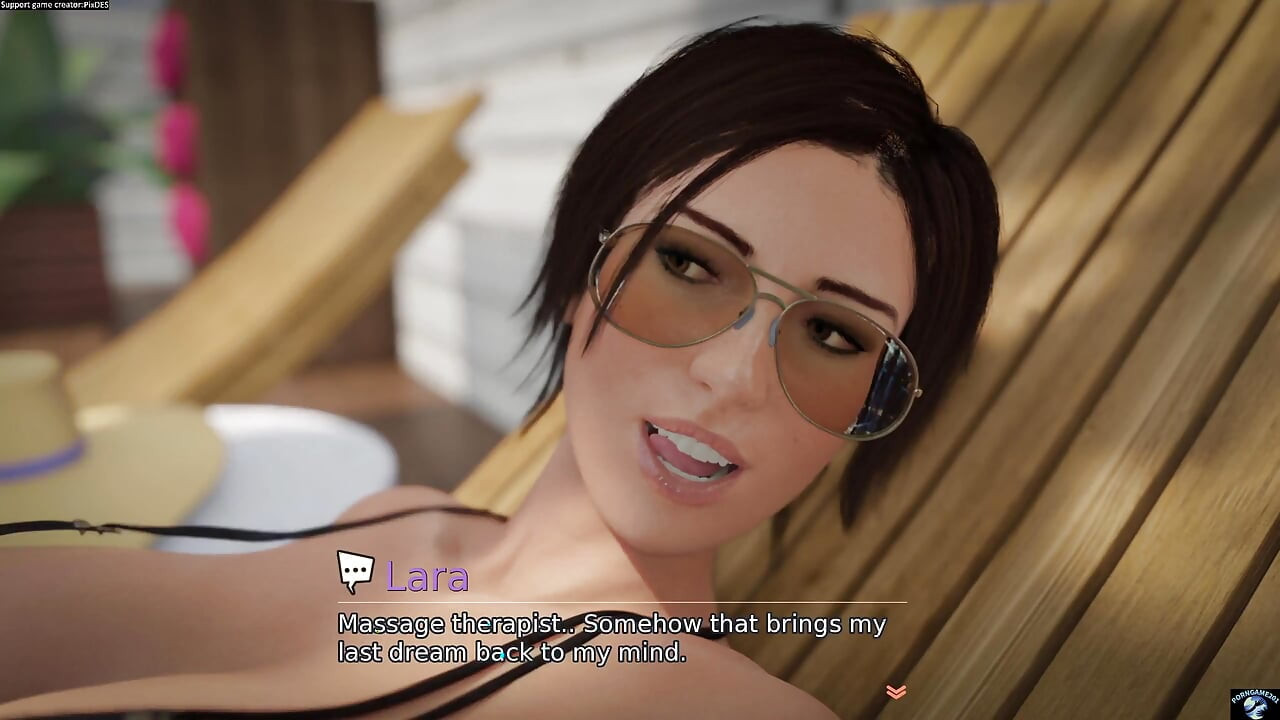Select the nameplate above the dialogue text
1280x720 pixels.
click(x=428, y=577)
